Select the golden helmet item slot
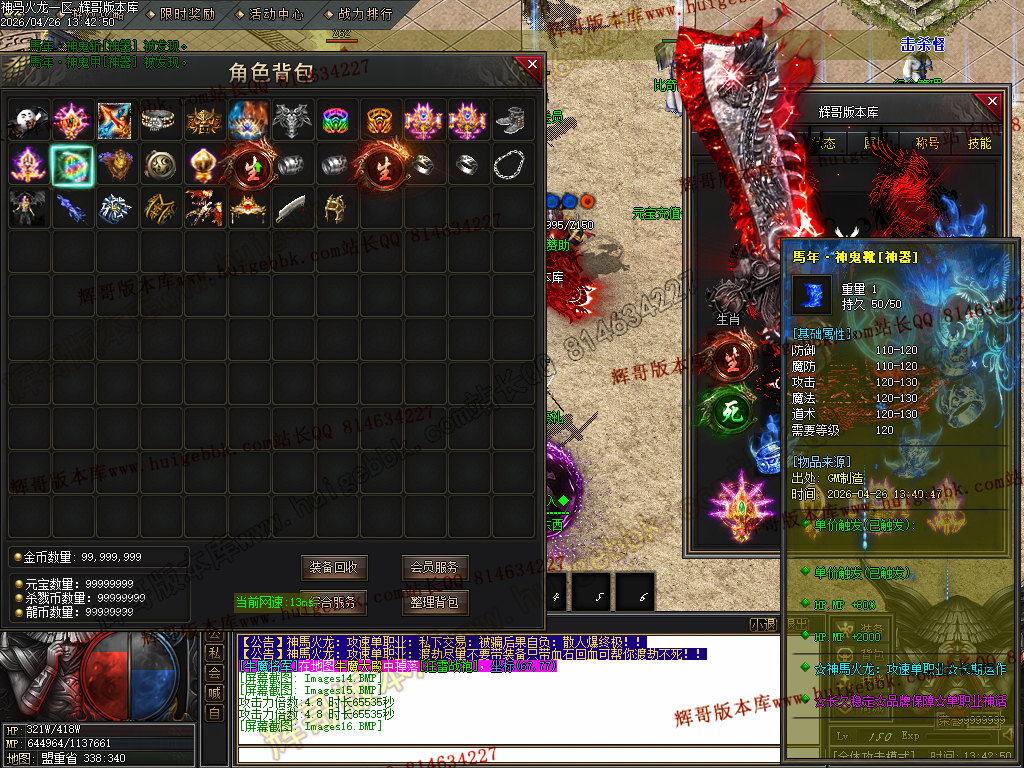Screen dimensions: 1024x768 tap(335, 209)
